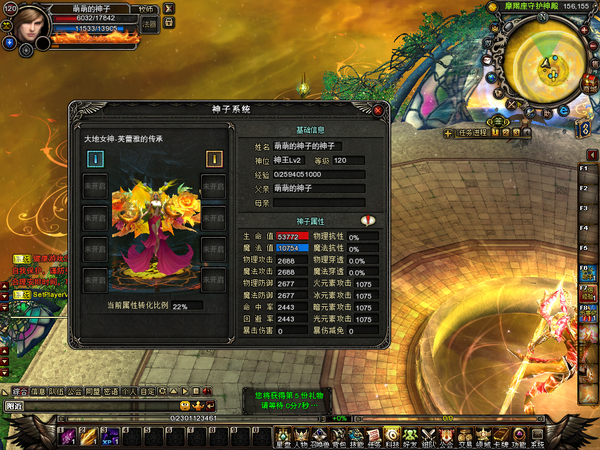Activate the purple slash skill in the hotbar

click(x=69, y=434)
